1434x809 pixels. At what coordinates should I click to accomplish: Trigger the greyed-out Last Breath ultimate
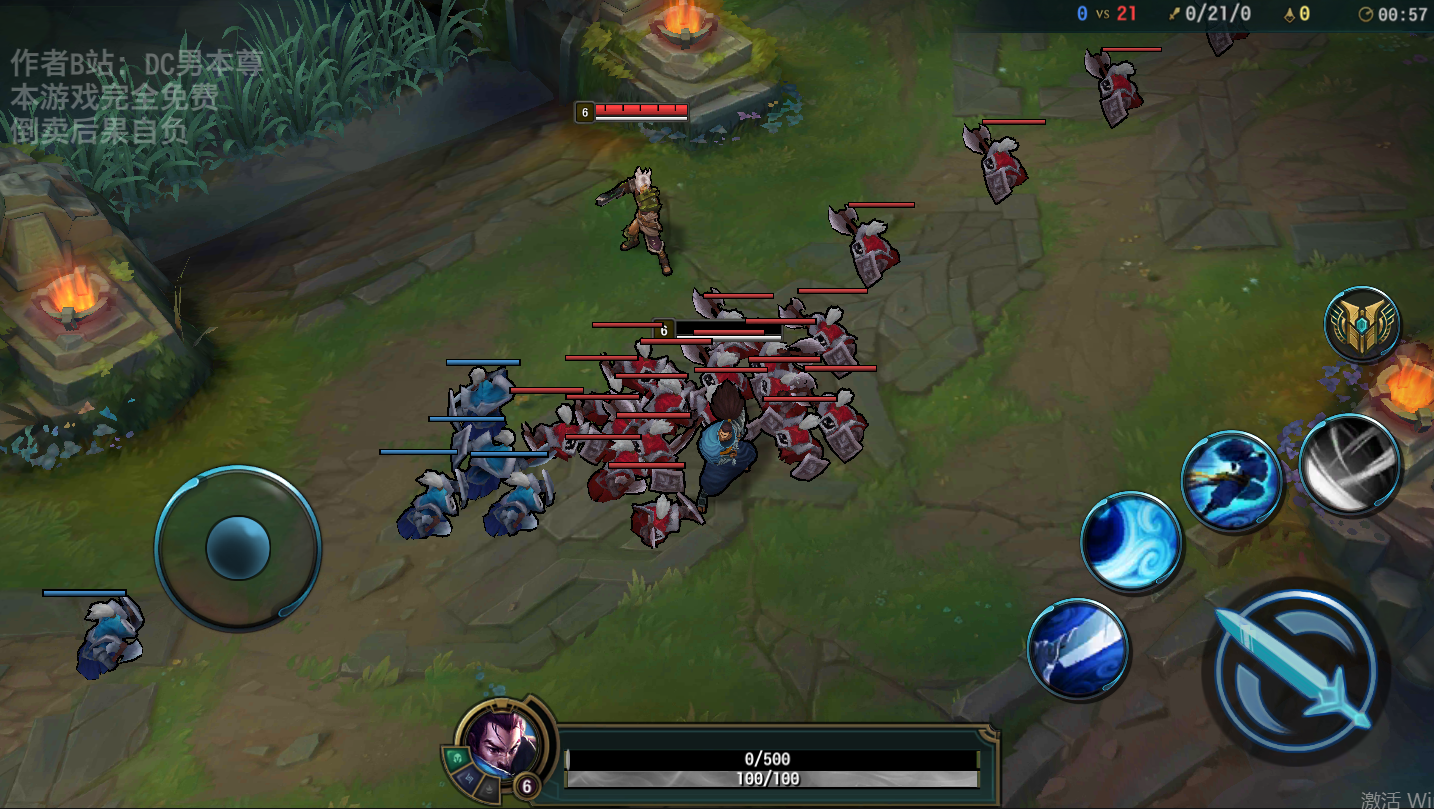tap(1349, 465)
